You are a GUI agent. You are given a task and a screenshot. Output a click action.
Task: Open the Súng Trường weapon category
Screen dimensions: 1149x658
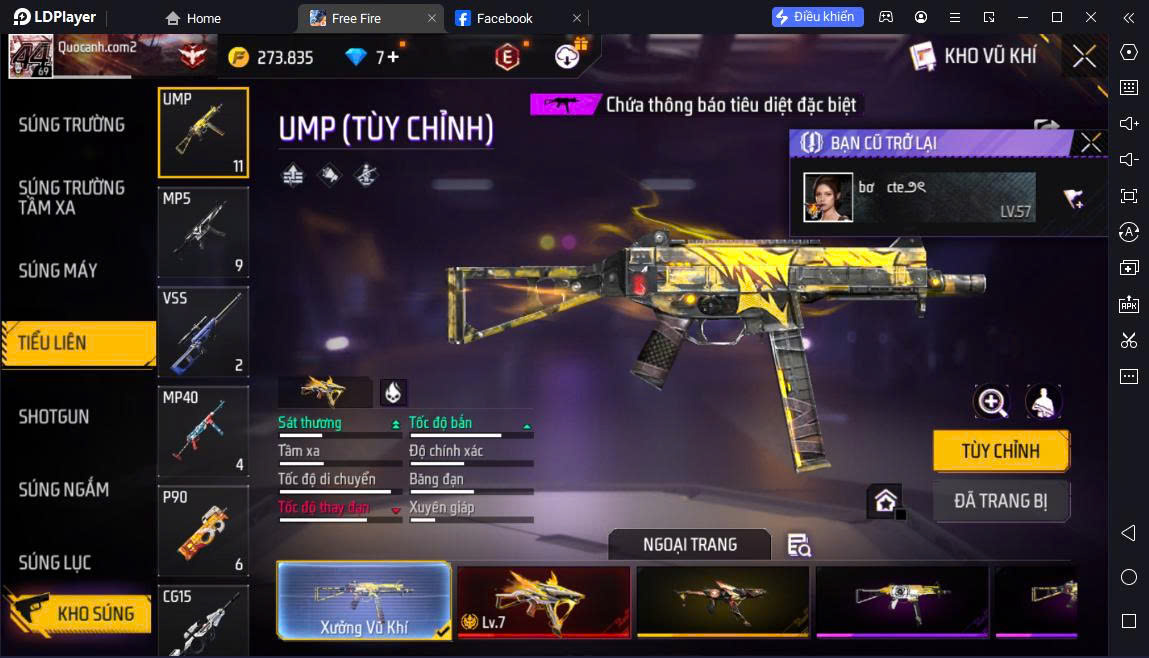point(72,125)
